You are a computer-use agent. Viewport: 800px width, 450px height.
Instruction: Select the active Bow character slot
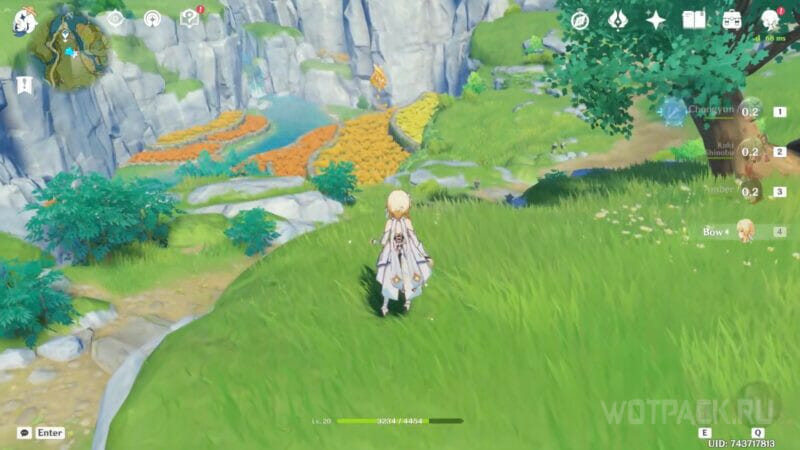pos(745,232)
